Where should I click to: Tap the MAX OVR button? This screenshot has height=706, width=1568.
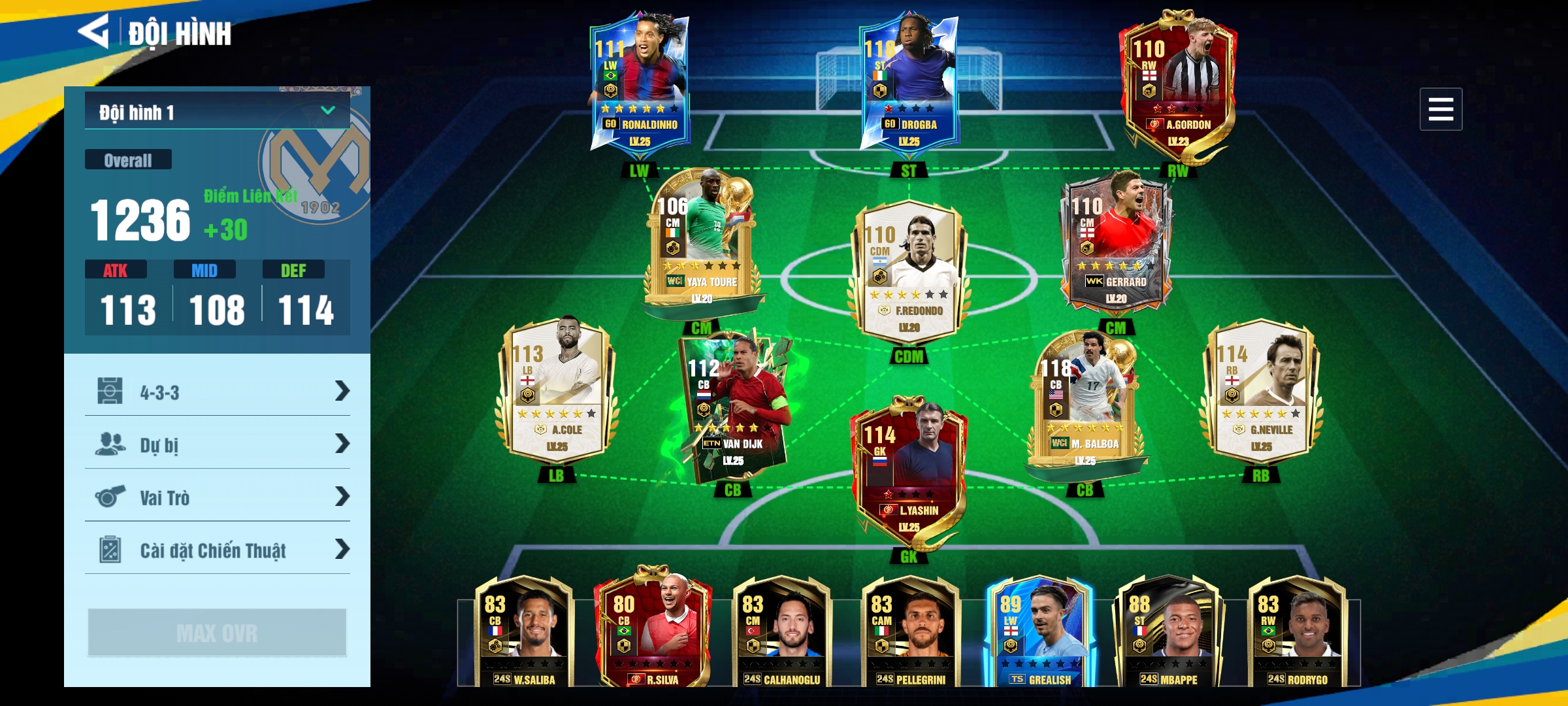tap(217, 632)
